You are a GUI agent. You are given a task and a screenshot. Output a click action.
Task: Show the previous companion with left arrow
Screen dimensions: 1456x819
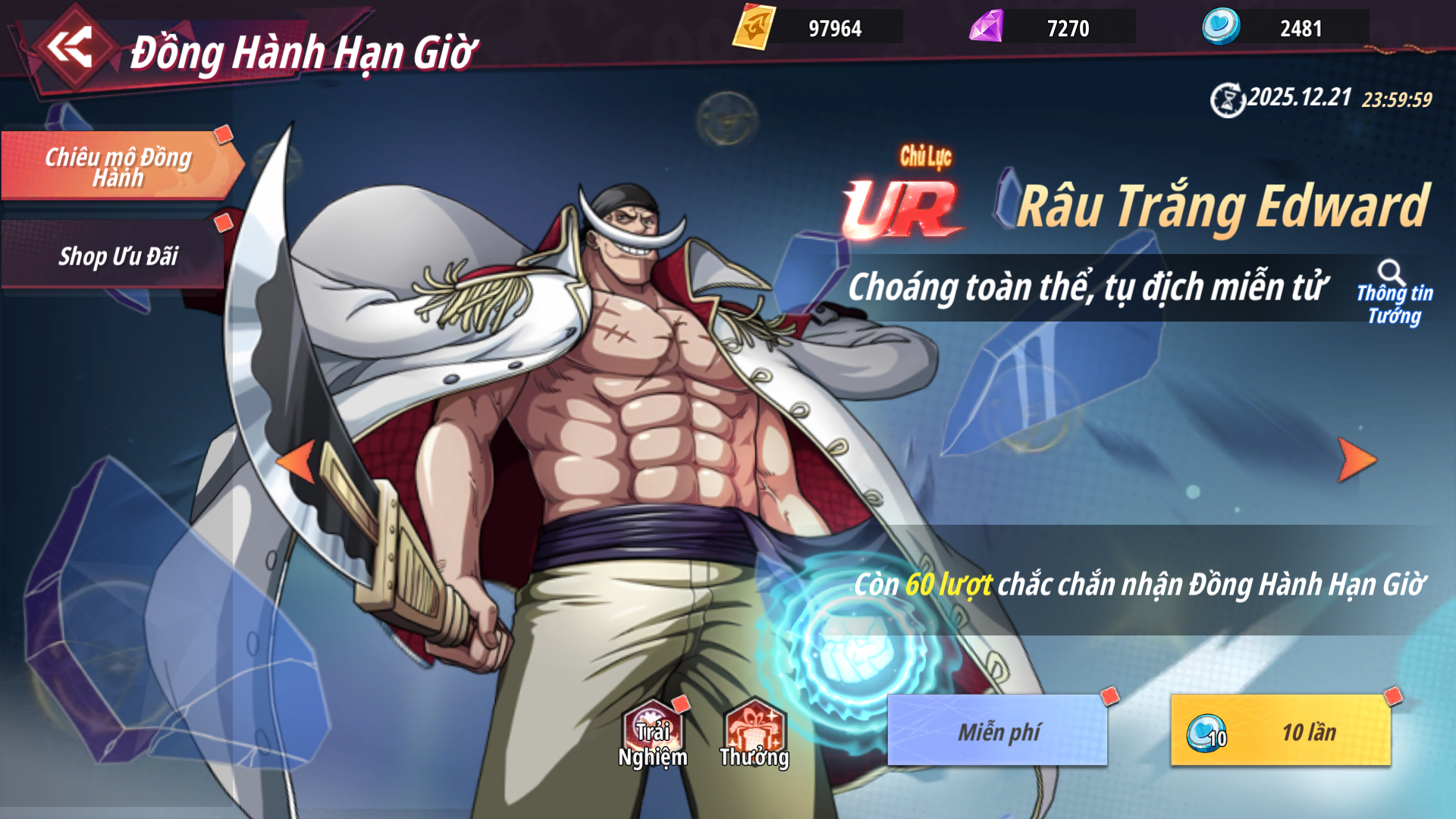(x=297, y=460)
